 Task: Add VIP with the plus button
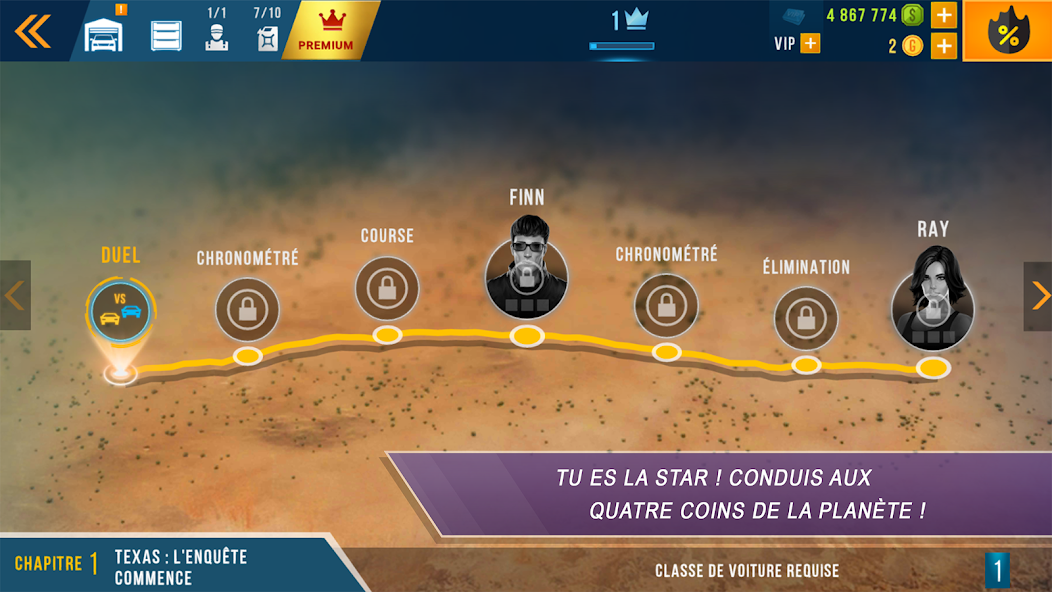point(809,44)
